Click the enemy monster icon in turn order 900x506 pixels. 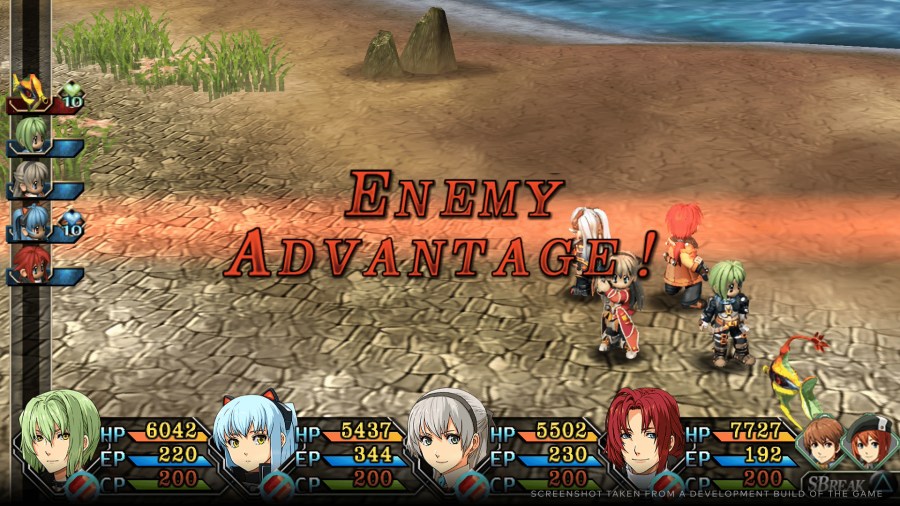pos(30,94)
